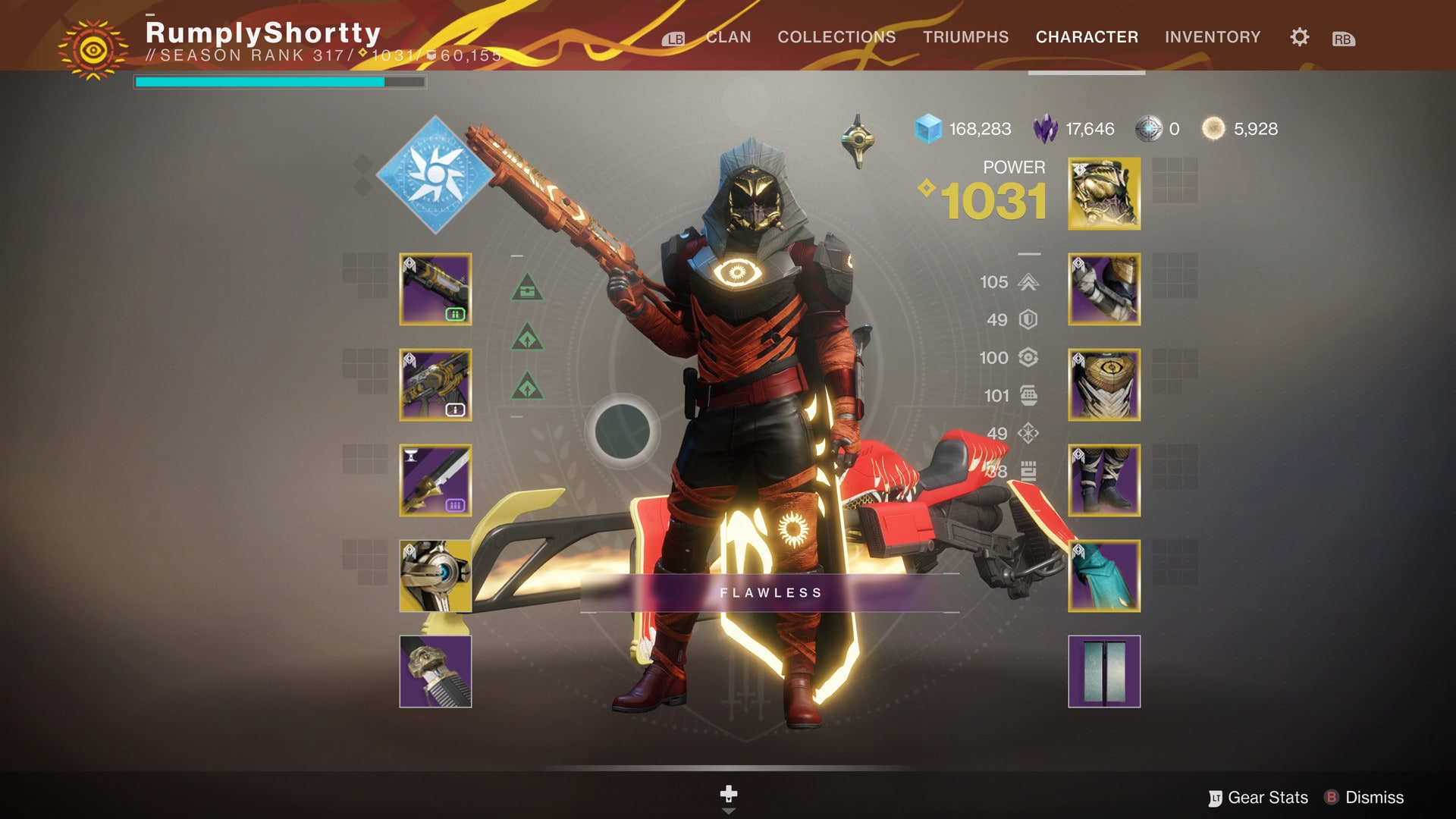Select the Ghost shell slot
Viewport: 1456px width, 819px height.
pyautogui.click(x=435, y=576)
